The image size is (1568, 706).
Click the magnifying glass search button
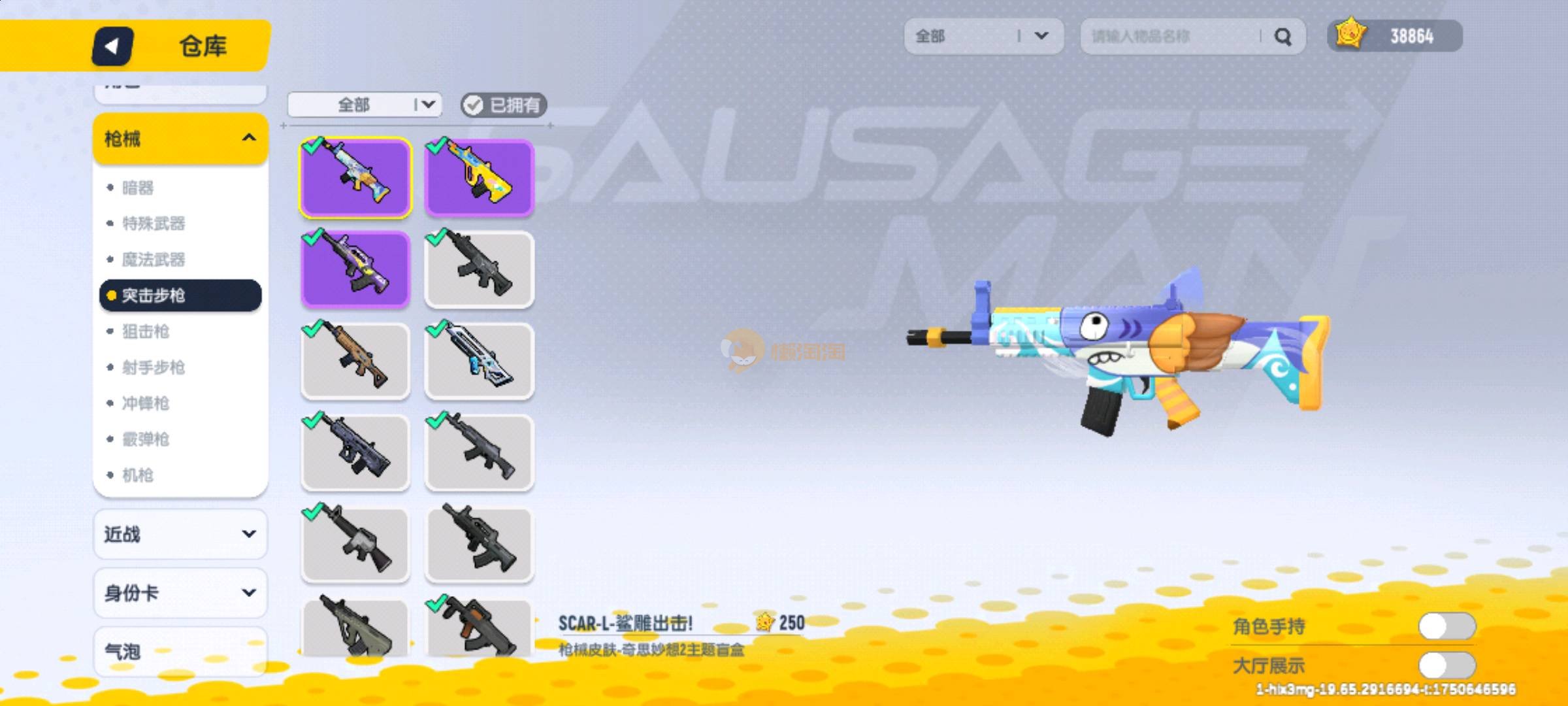pos(1282,37)
